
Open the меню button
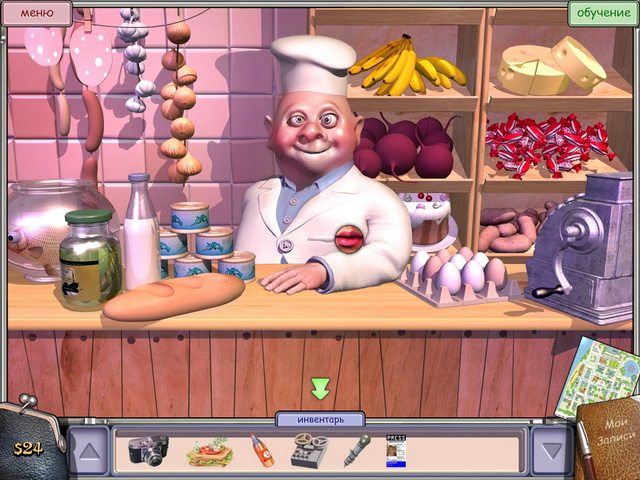(x=36, y=13)
